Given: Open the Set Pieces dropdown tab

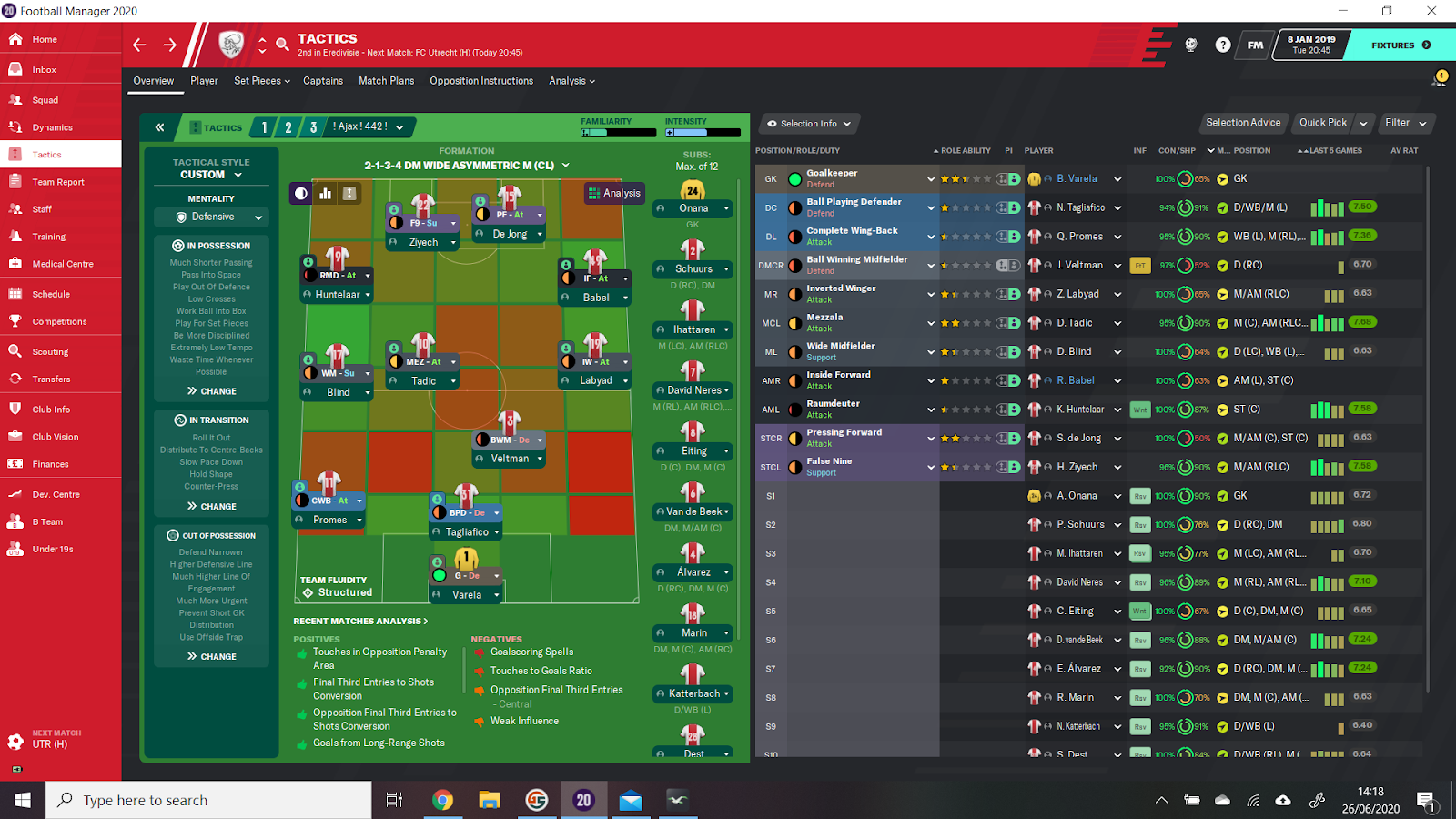Looking at the screenshot, I should coord(261,81).
